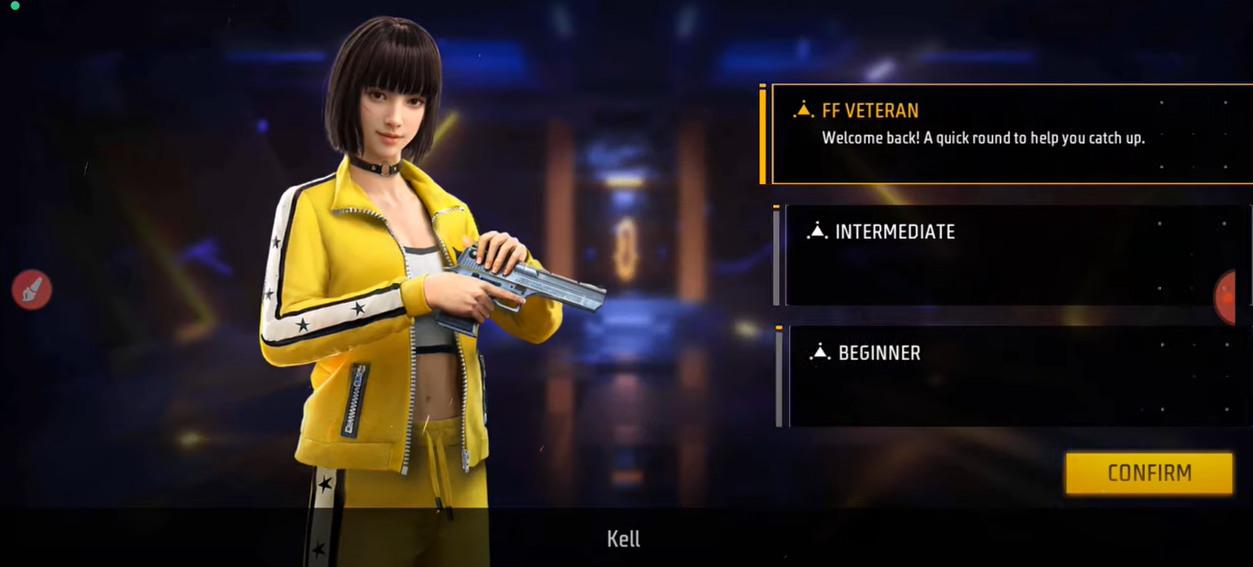1253x567 pixels.
Task: Tap the red paintbrush icon
Action: 32,290
